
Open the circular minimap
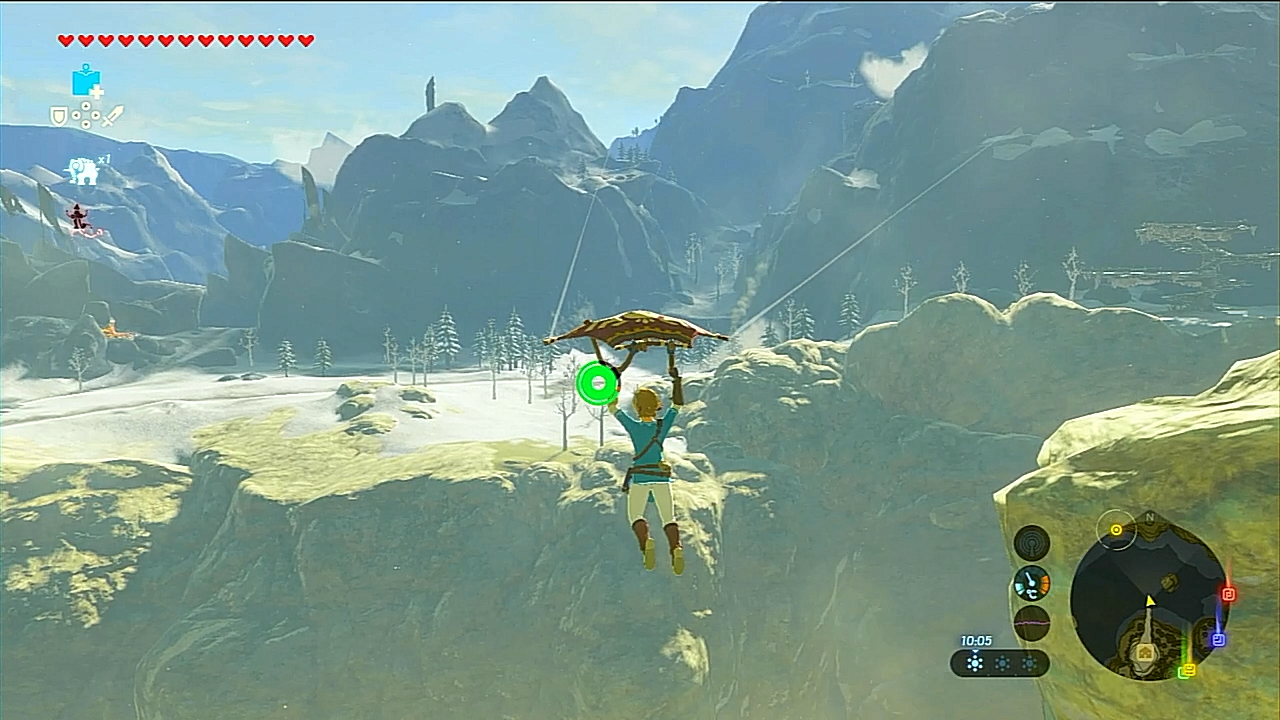1148,600
